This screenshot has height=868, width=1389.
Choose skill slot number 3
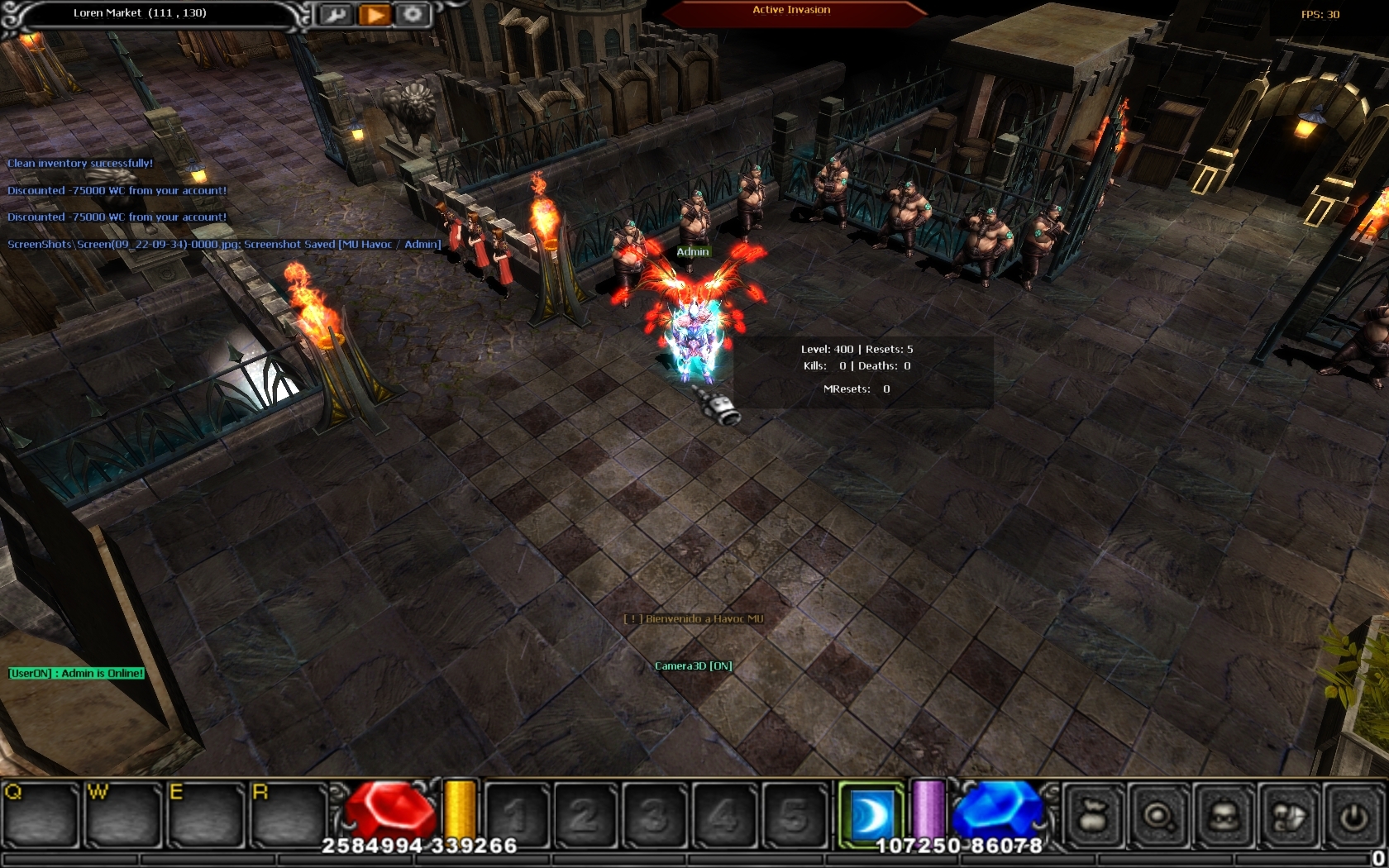(654, 816)
